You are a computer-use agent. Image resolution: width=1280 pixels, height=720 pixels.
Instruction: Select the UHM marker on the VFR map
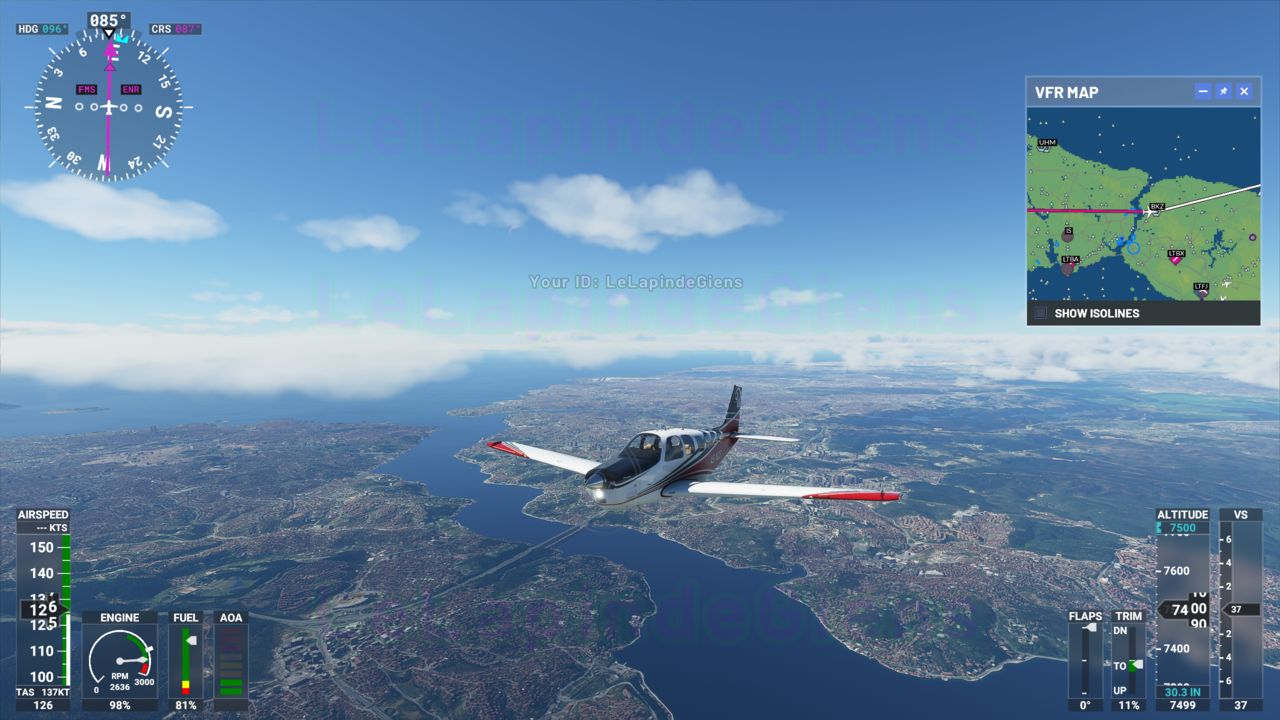tap(1047, 142)
